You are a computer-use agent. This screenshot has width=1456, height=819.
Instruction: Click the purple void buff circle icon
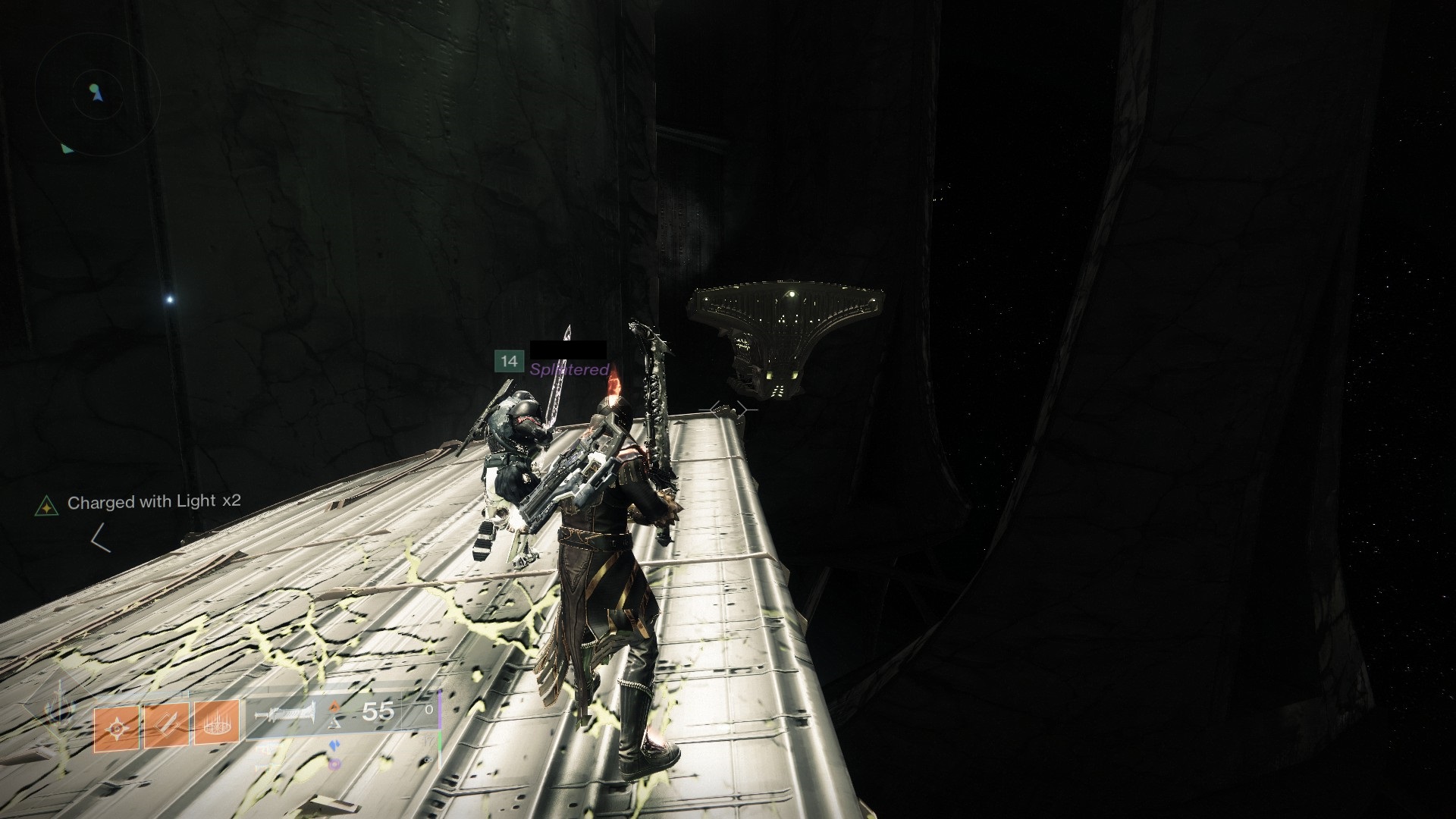click(x=335, y=764)
